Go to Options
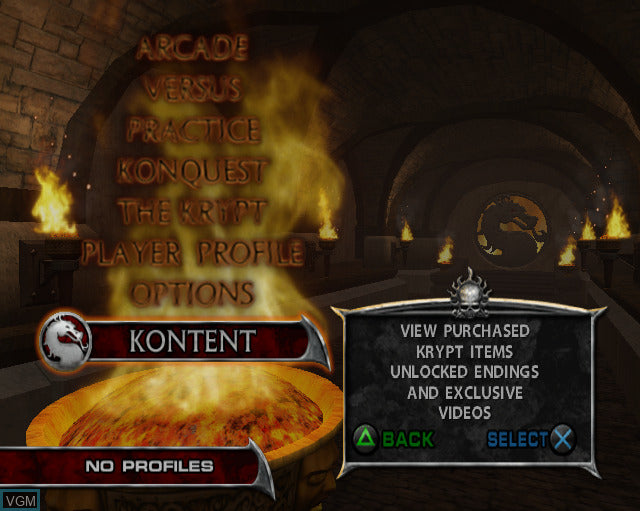Viewport: 640px width, 511px height. tap(193, 293)
